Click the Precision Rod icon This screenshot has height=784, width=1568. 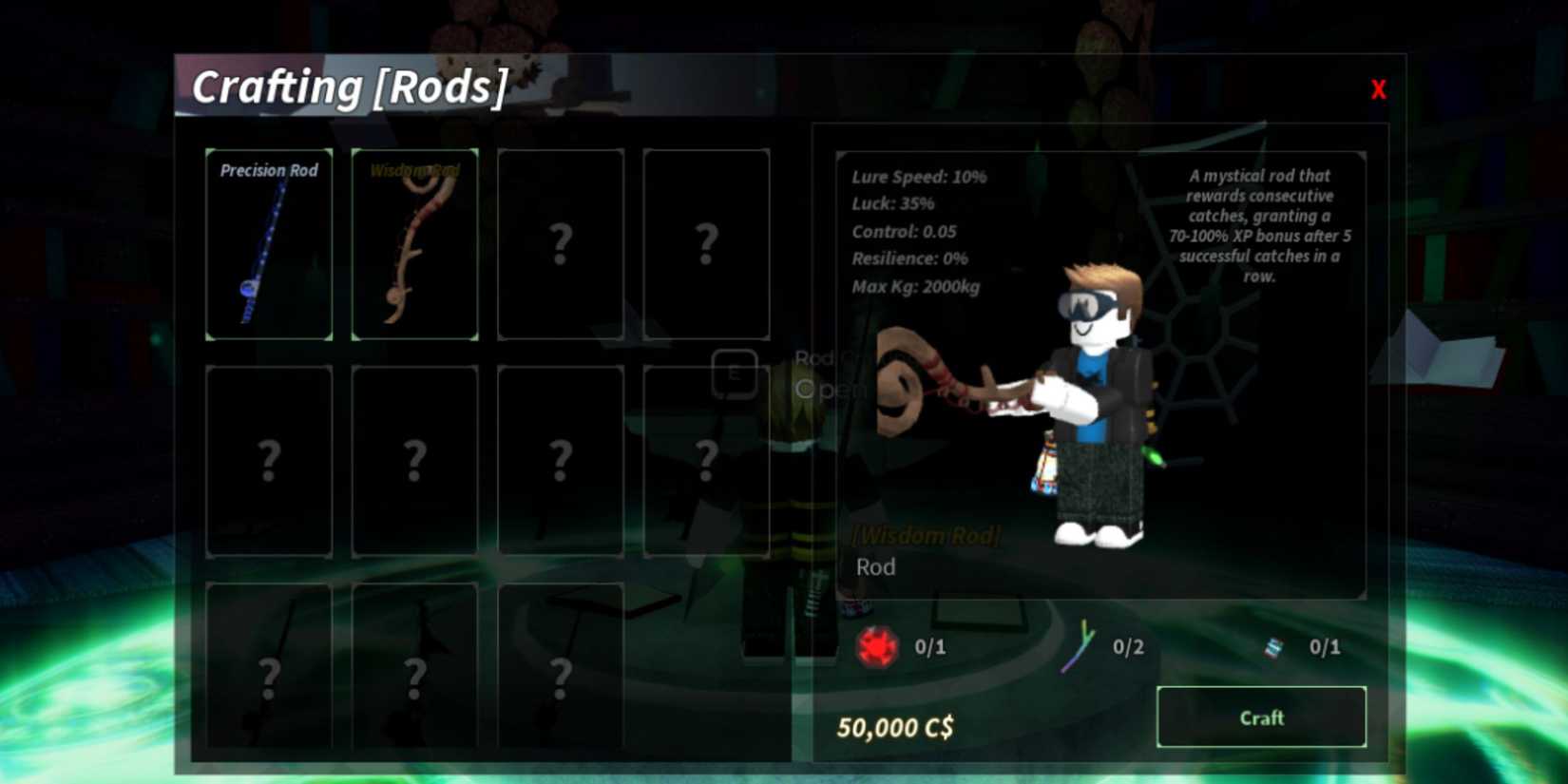269,244
